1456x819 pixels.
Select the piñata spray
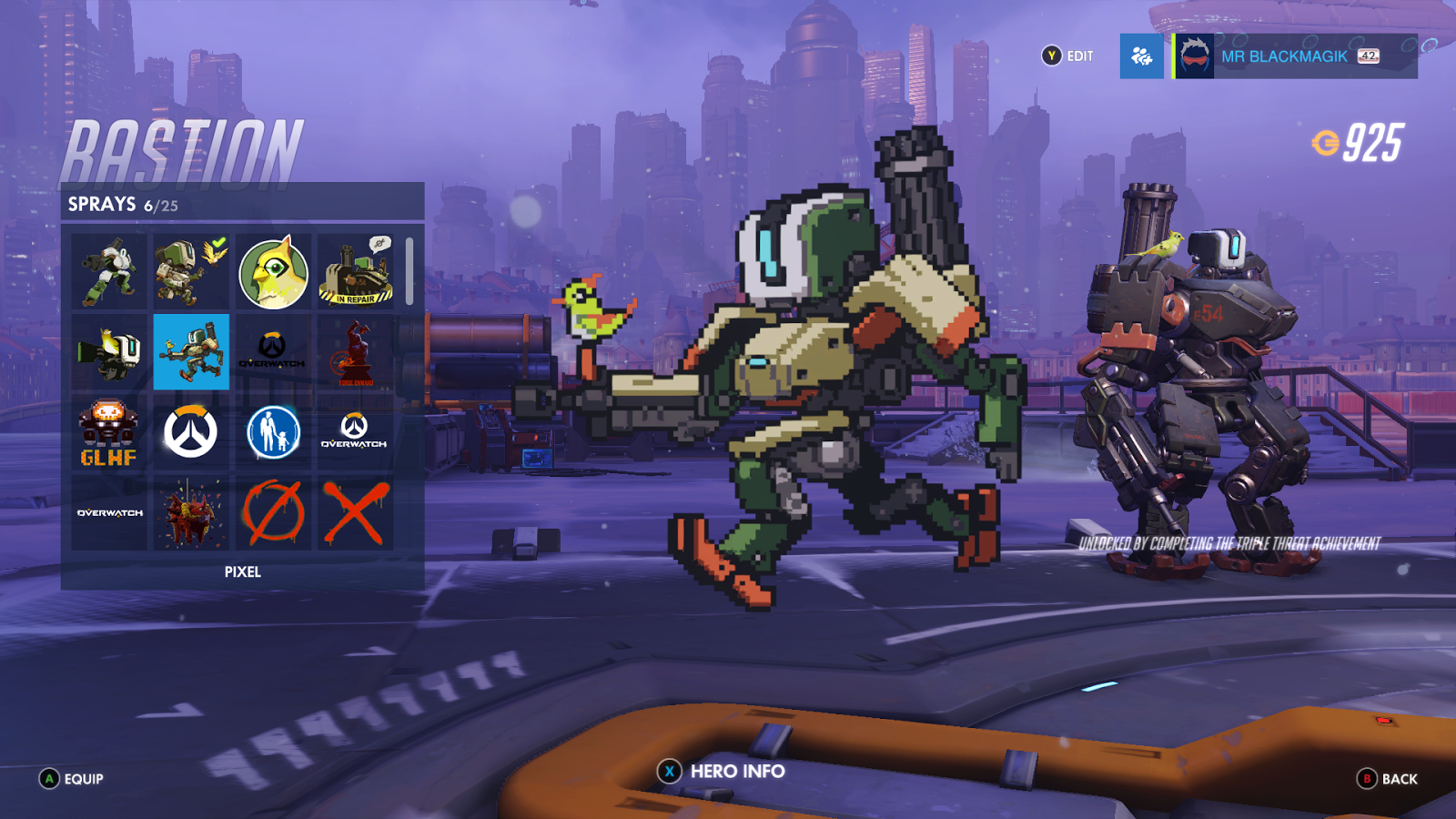(191, 513)
